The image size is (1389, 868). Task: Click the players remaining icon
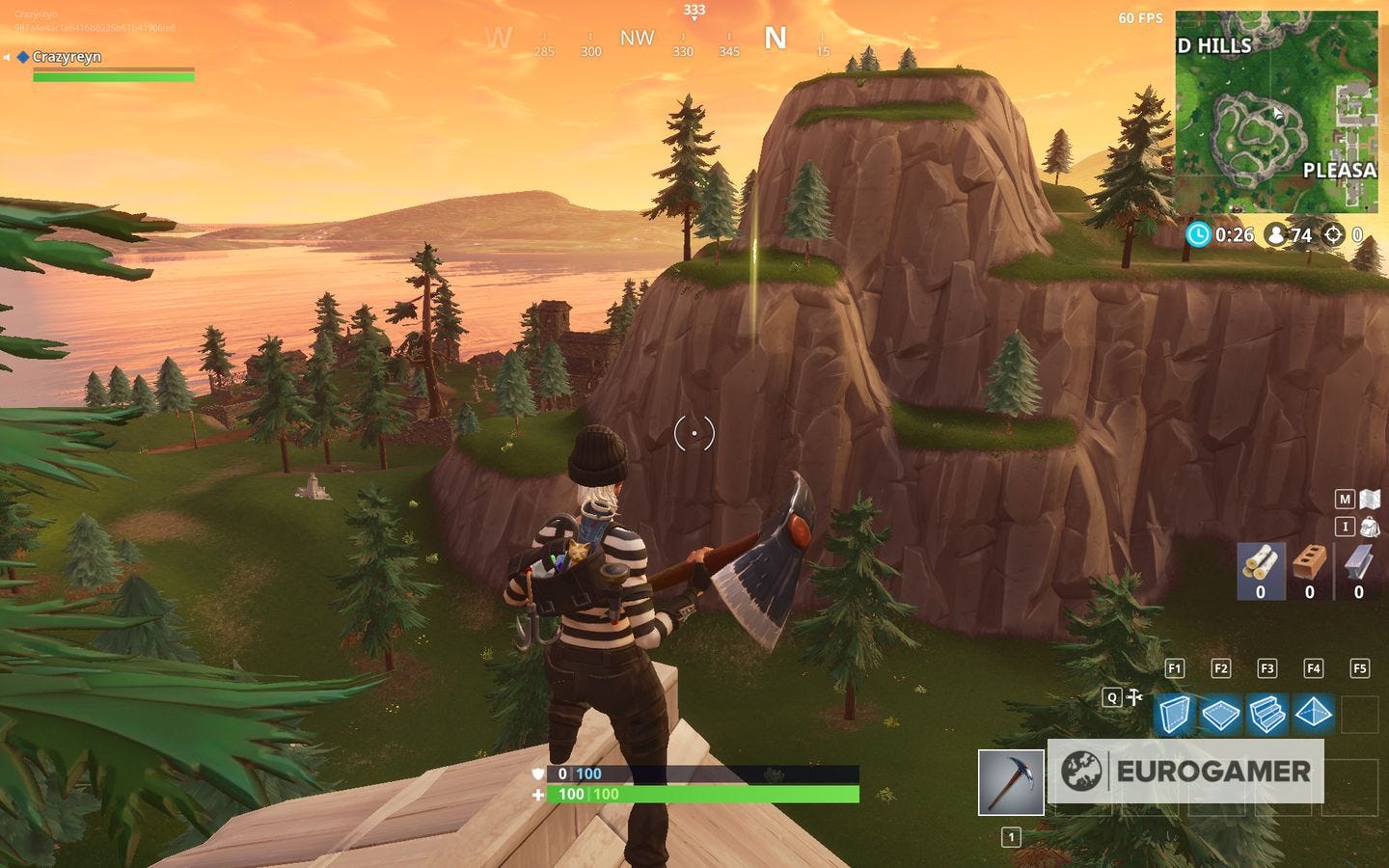[1276, 233]
